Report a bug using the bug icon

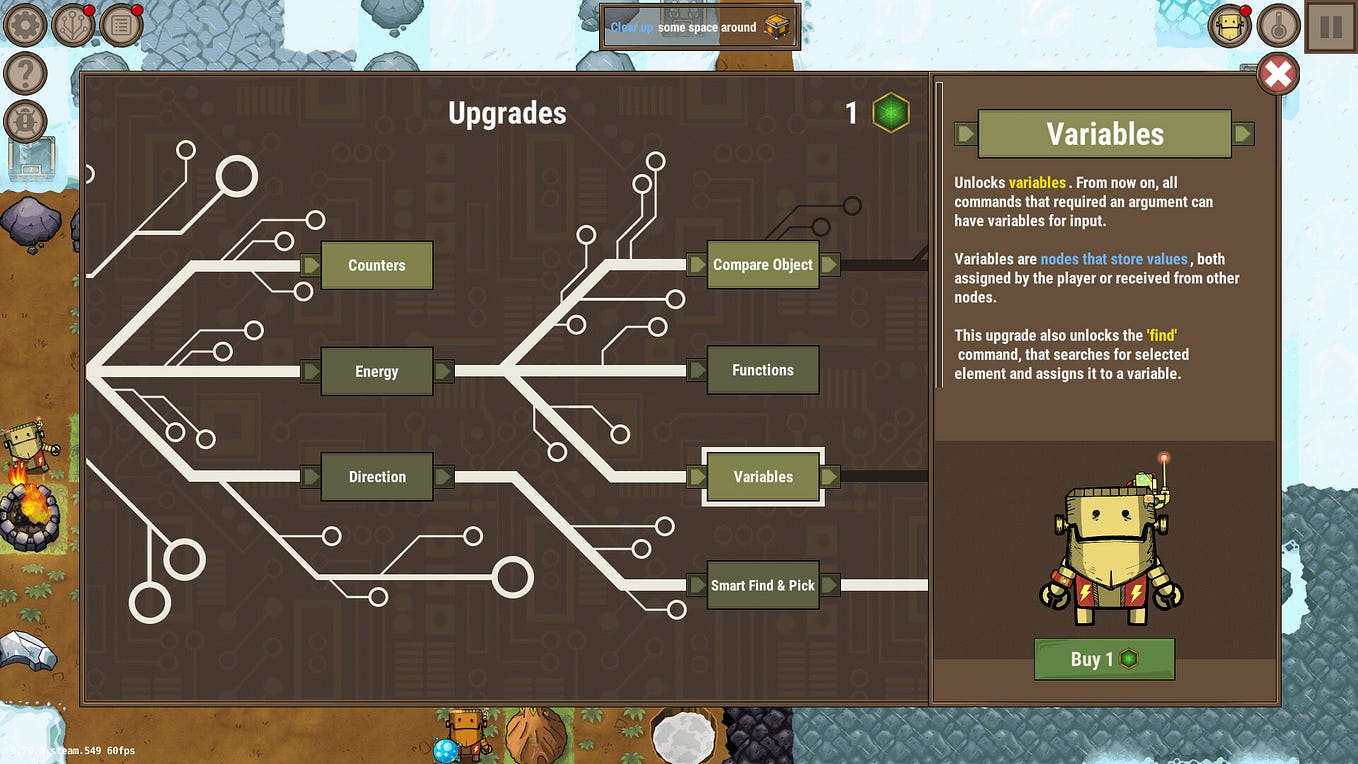24,122
